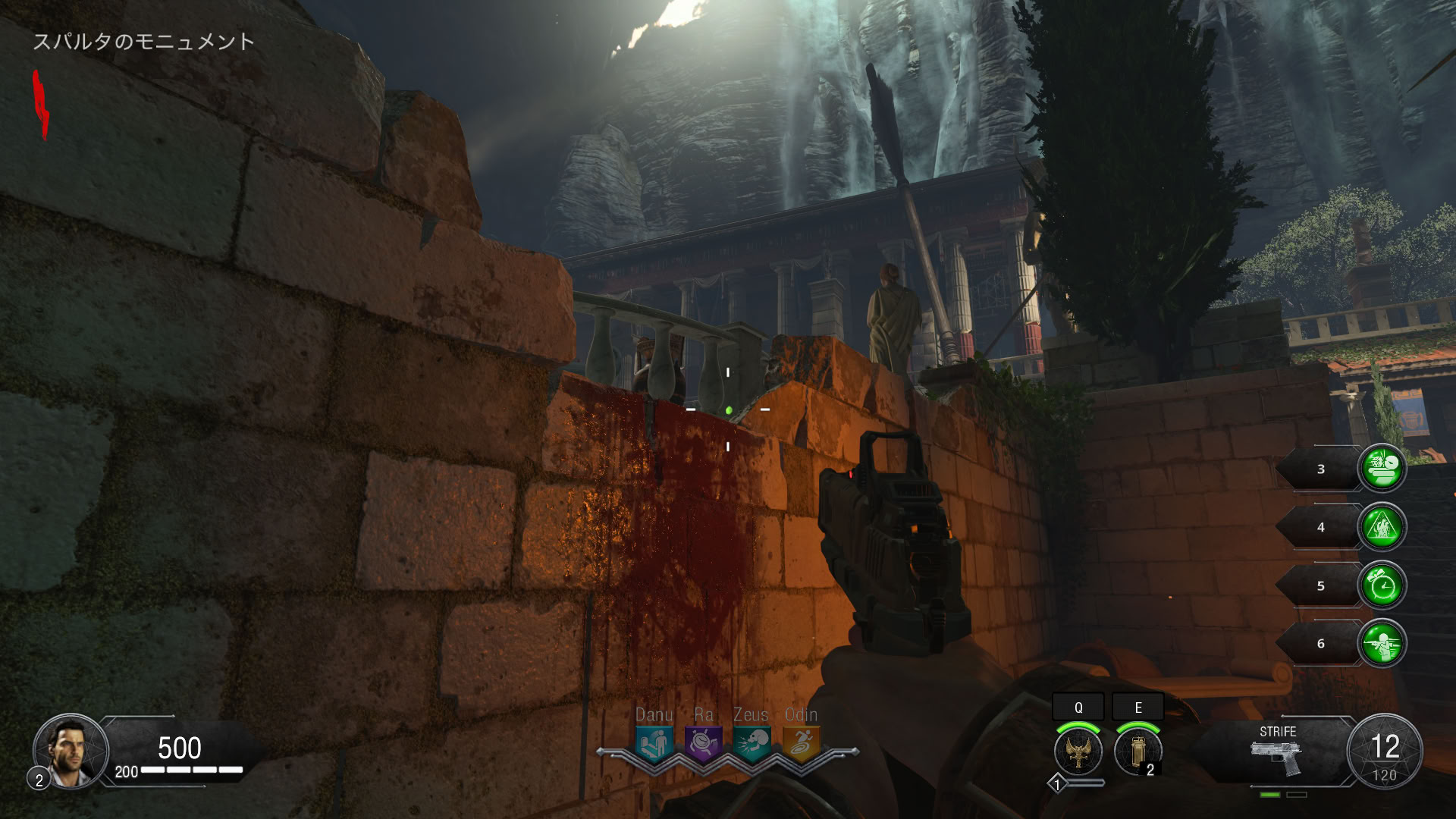Activate the golden winged special weapon
Screen dimensions: 1456x819
(1078, 752)
